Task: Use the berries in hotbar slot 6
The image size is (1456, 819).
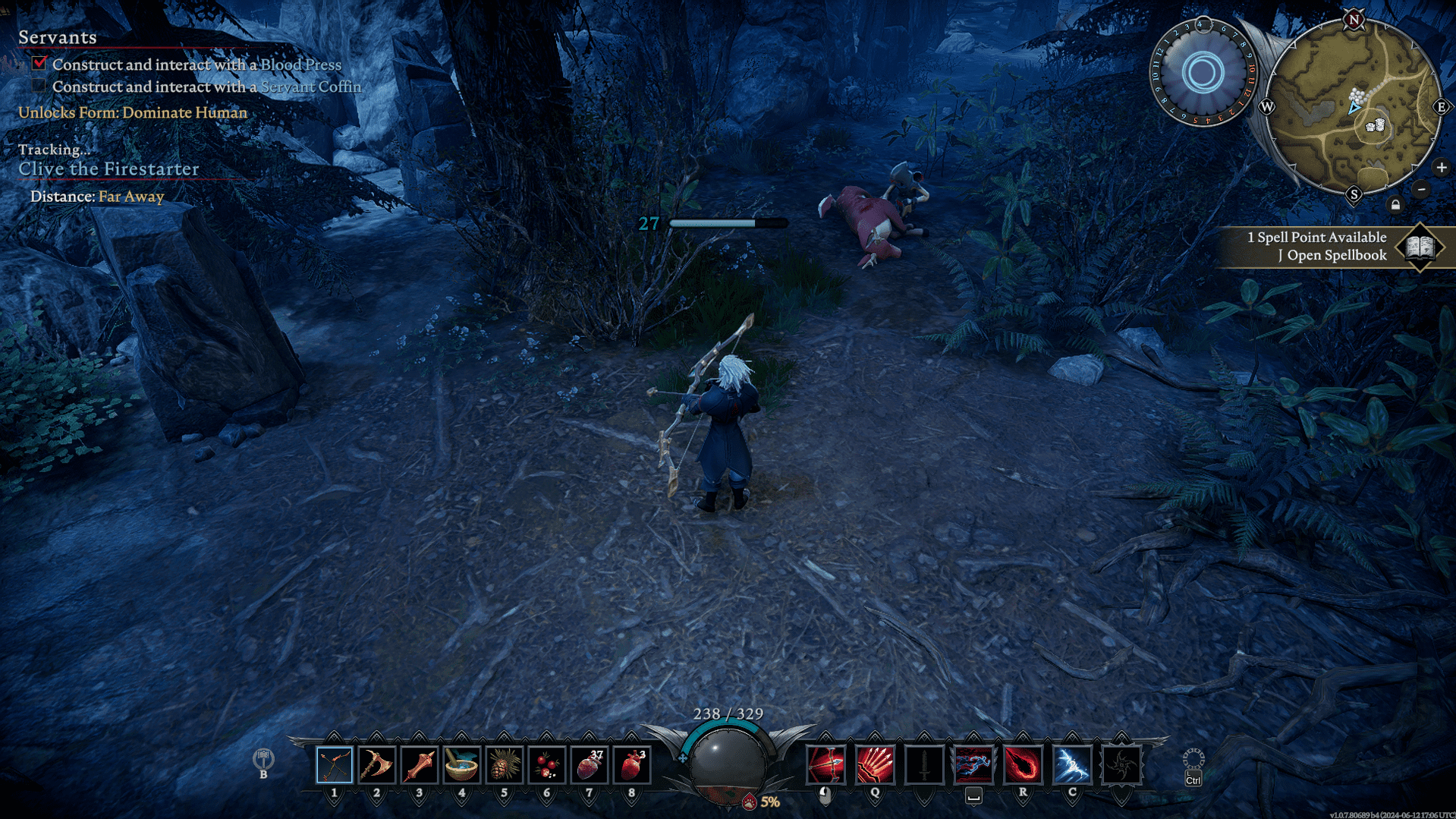Action: pyautogui.click(x=548, y=764)
